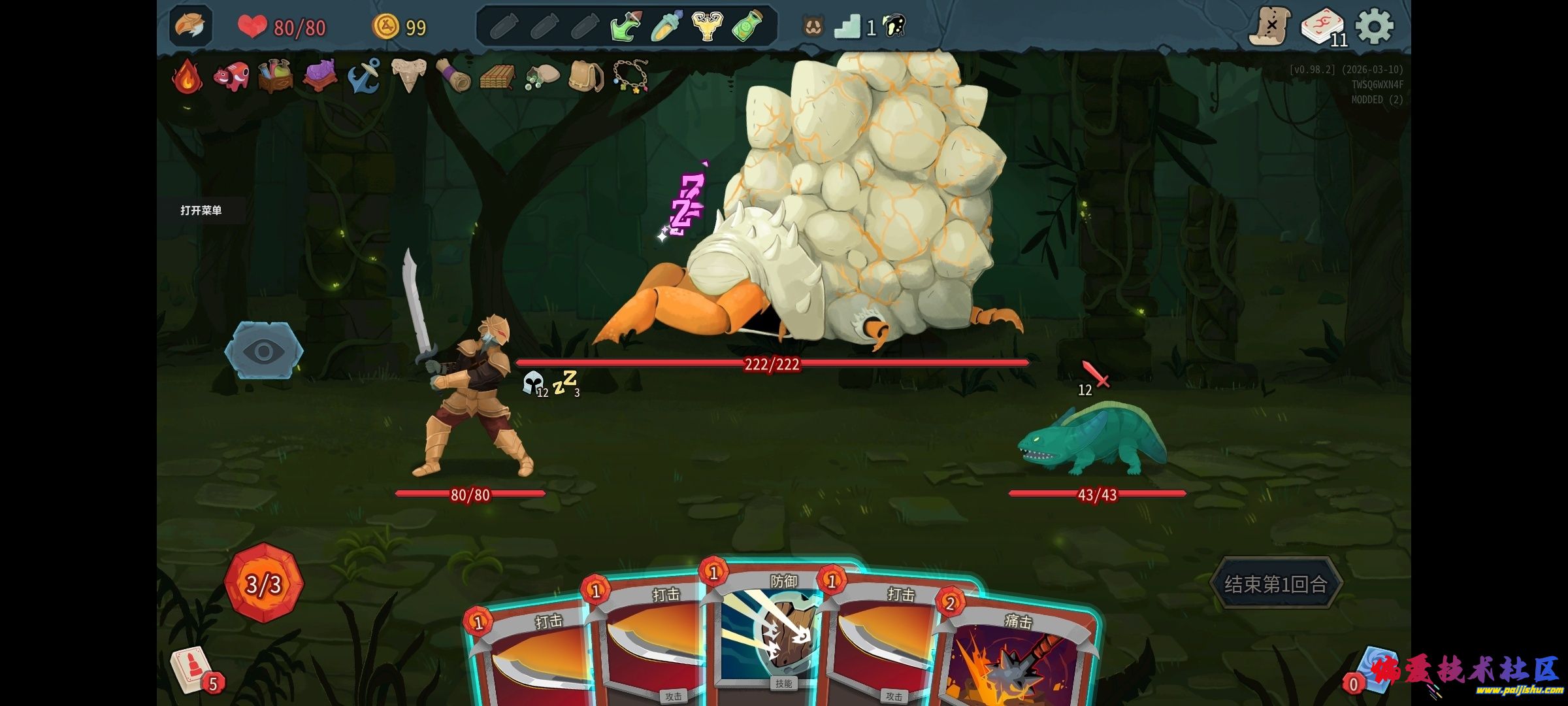End turn with the 结束第1回合 button

(x=1275, y=584)
